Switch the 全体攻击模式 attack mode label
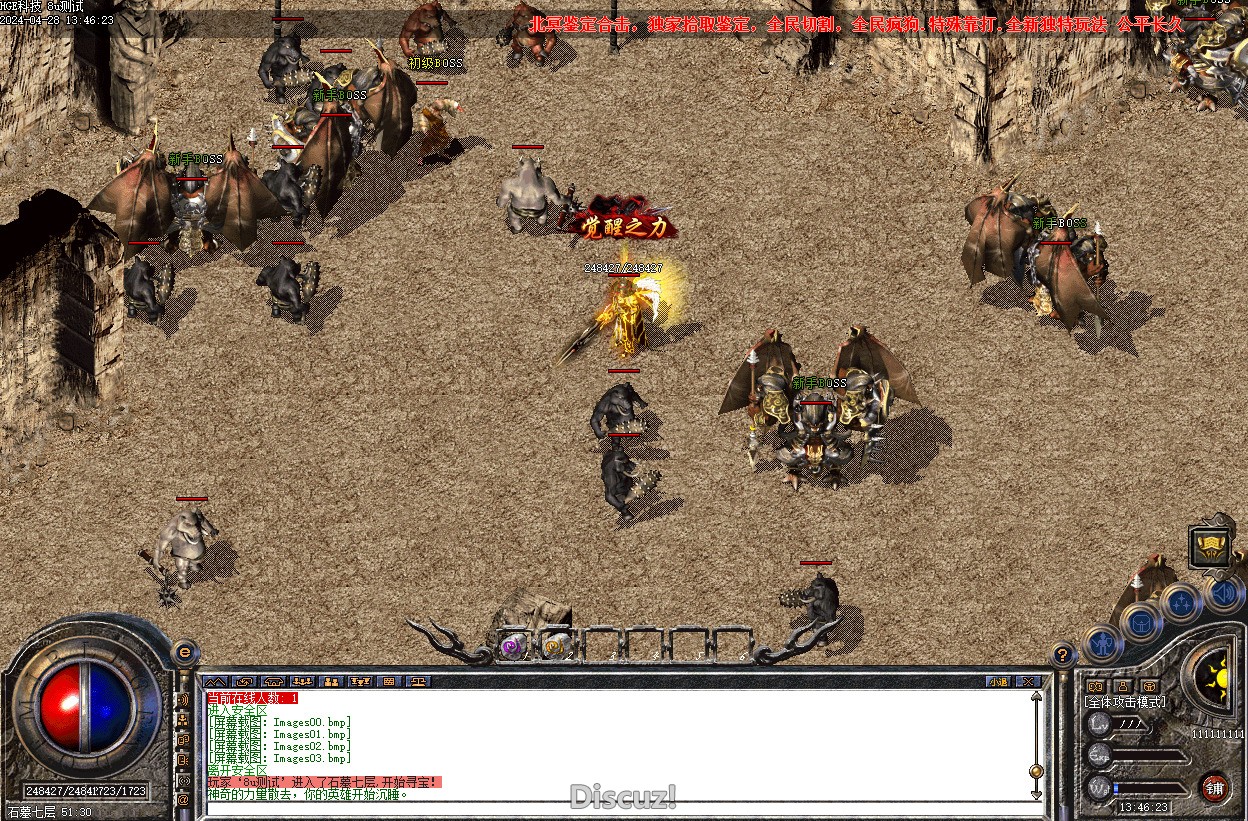The height and width of the screenshot is (821, 1248). [1126, 702]
